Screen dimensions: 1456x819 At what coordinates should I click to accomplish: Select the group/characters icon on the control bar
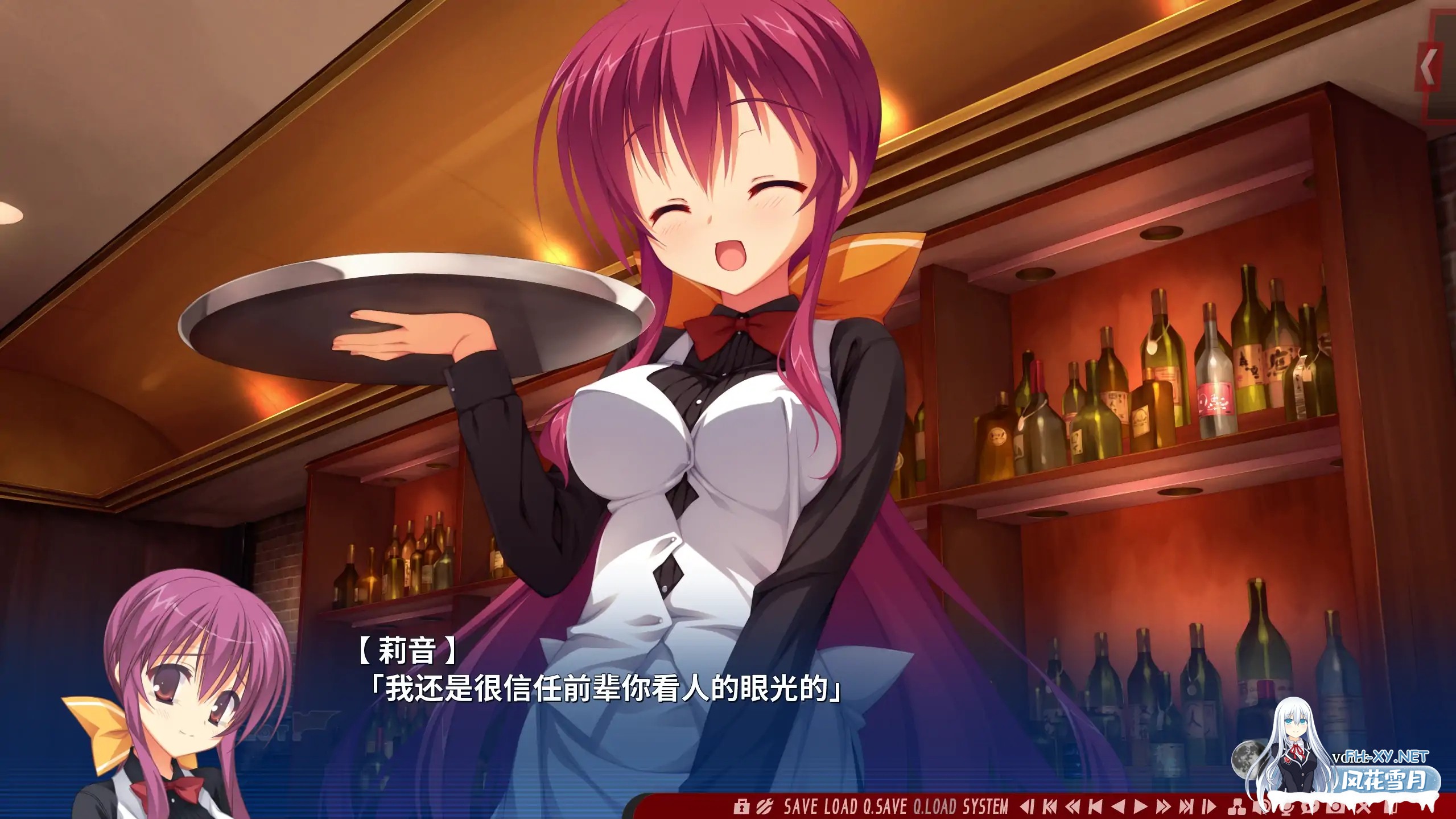[x=1238, y=806]
